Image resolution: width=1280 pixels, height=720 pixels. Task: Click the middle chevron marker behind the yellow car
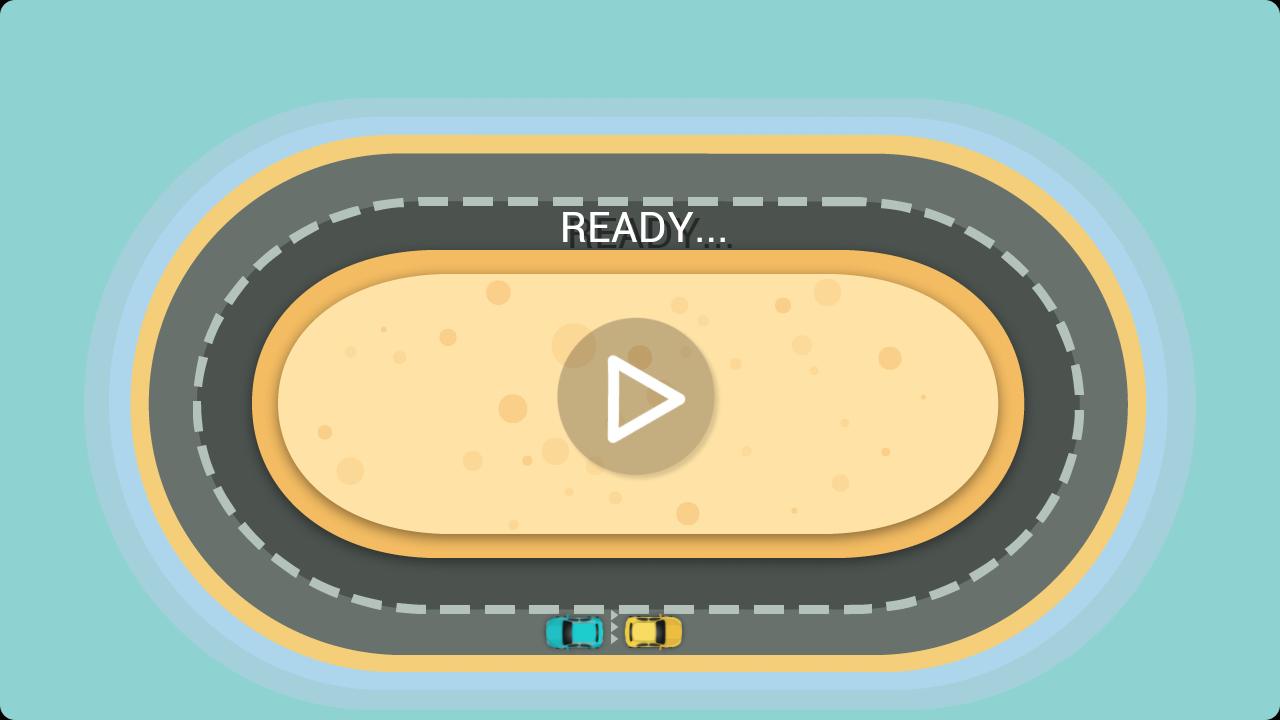coord(613,627)
